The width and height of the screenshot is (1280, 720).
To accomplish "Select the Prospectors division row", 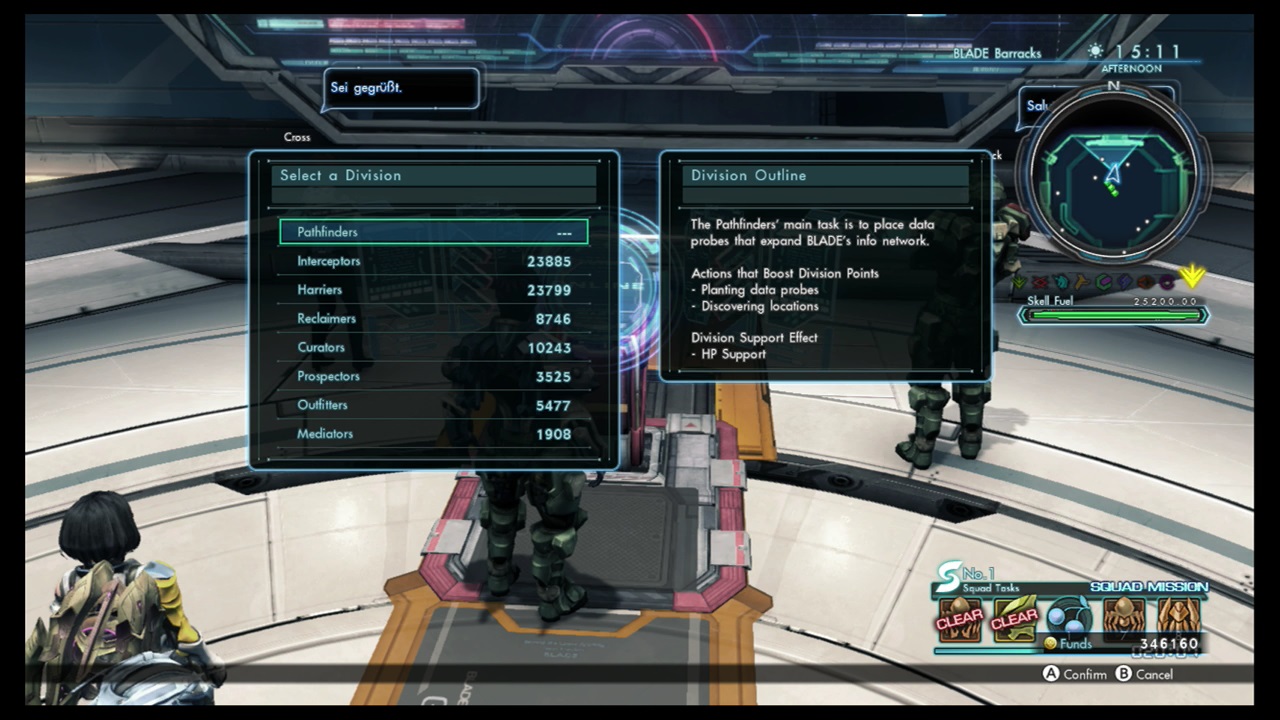I will [x=433, y=377].
